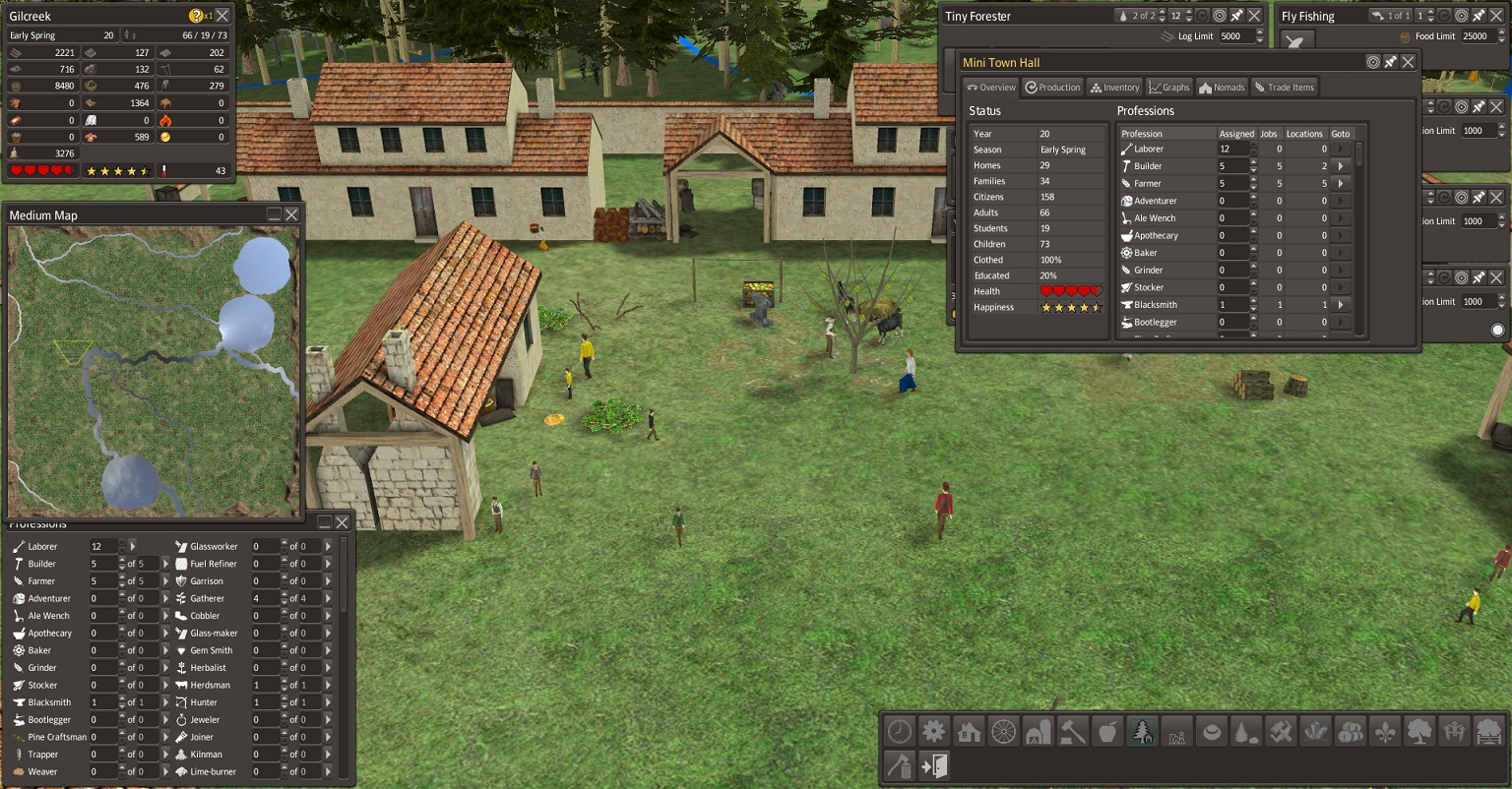
Task: Open the gear tools toolbar menu
Action: coord(933,731)
